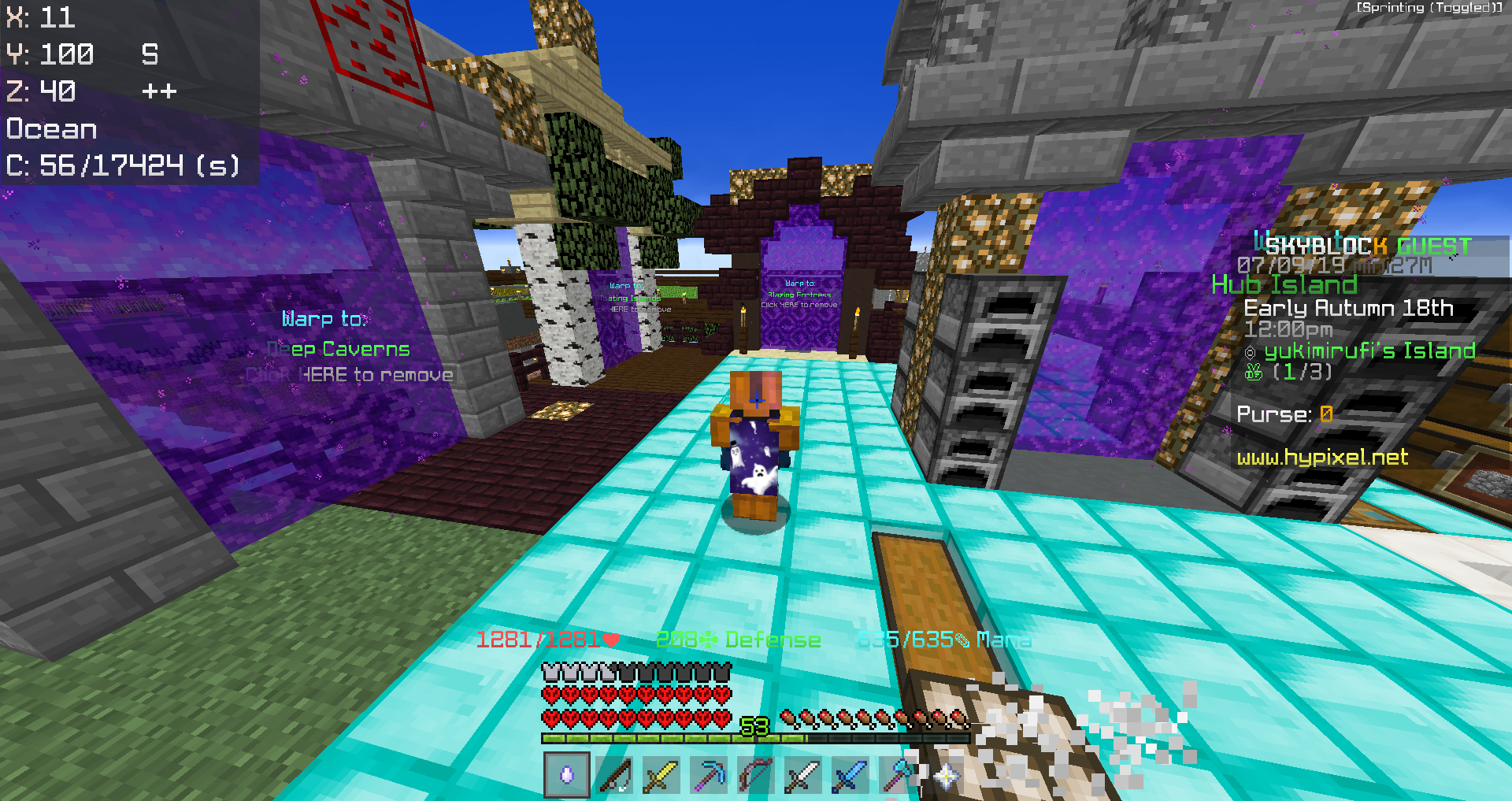
Task: Open the www.hypixel.net link
Action: pyautogui.click(x=1322, y=458)
